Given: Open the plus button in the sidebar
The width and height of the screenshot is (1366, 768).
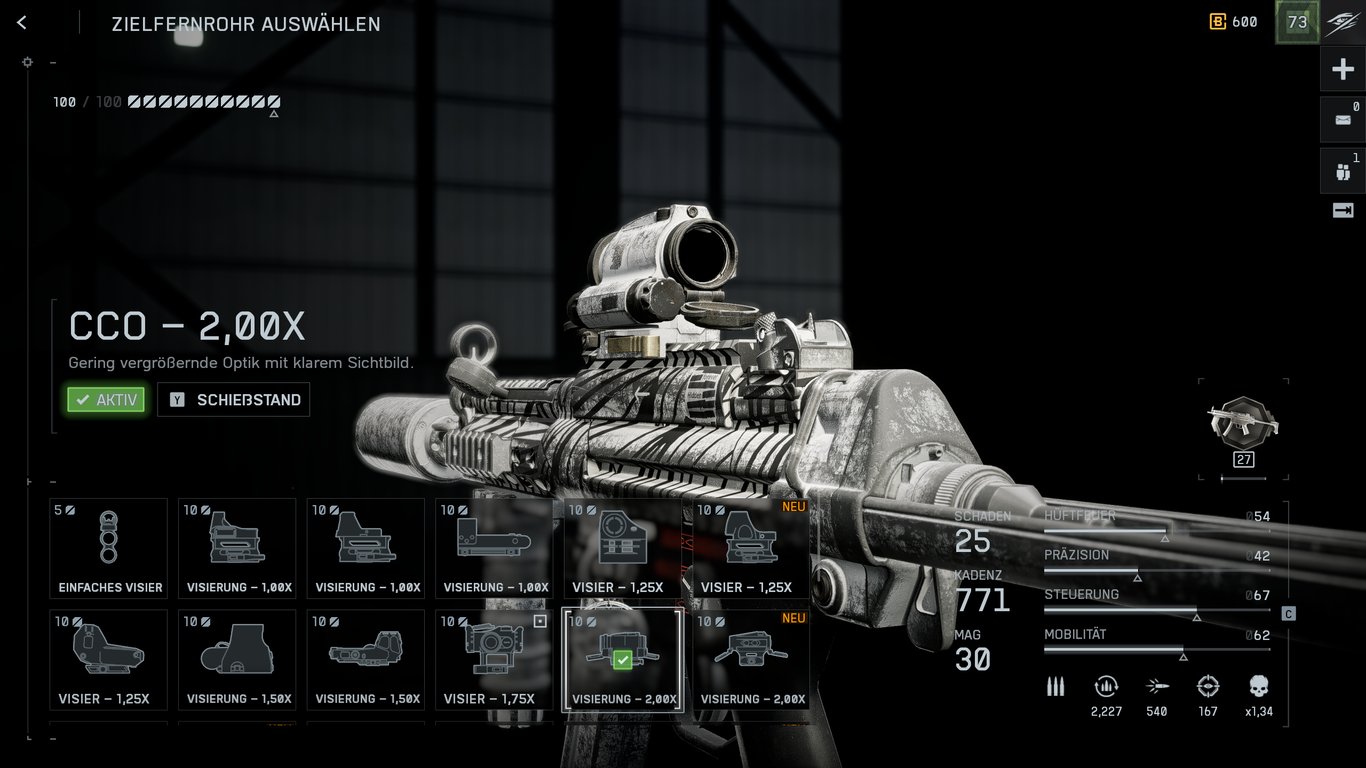Looking at the screenshot, I should [x=1343, y=70].
